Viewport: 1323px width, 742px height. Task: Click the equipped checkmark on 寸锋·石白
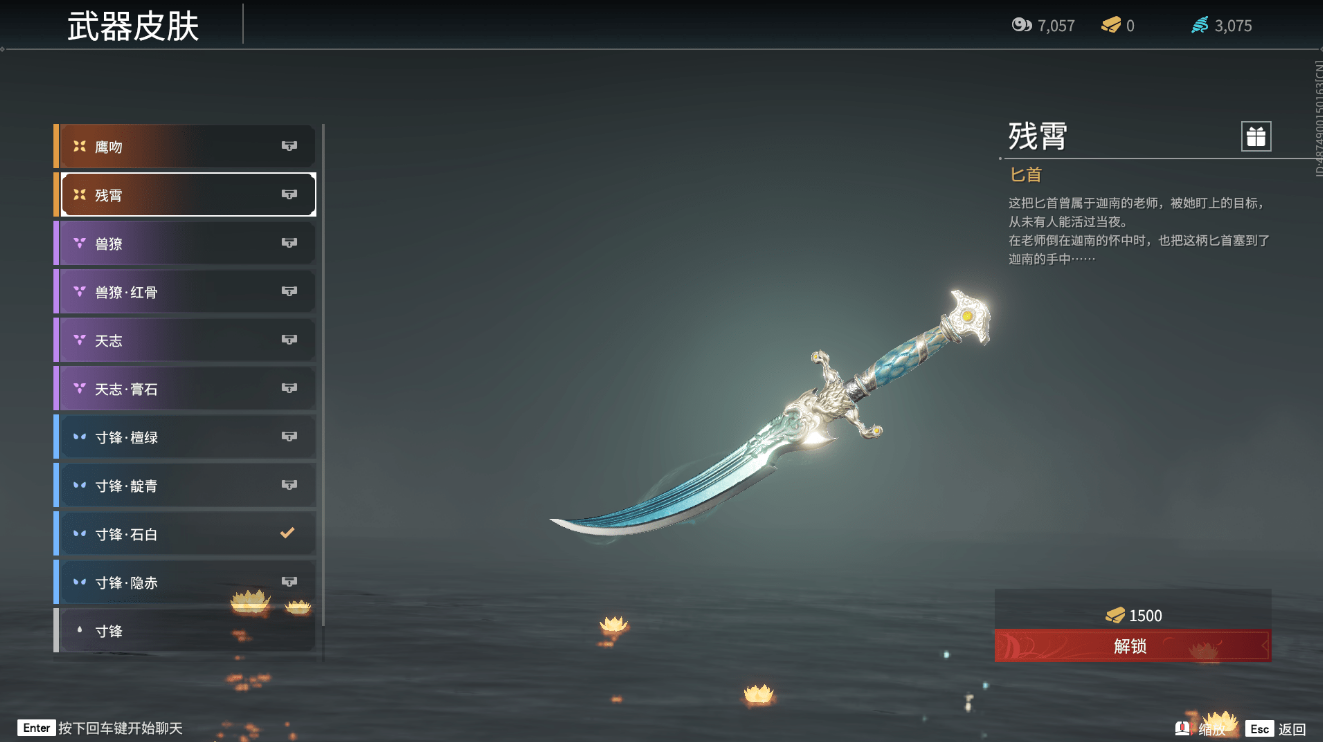pyautogui.click(x=289, y=533)
